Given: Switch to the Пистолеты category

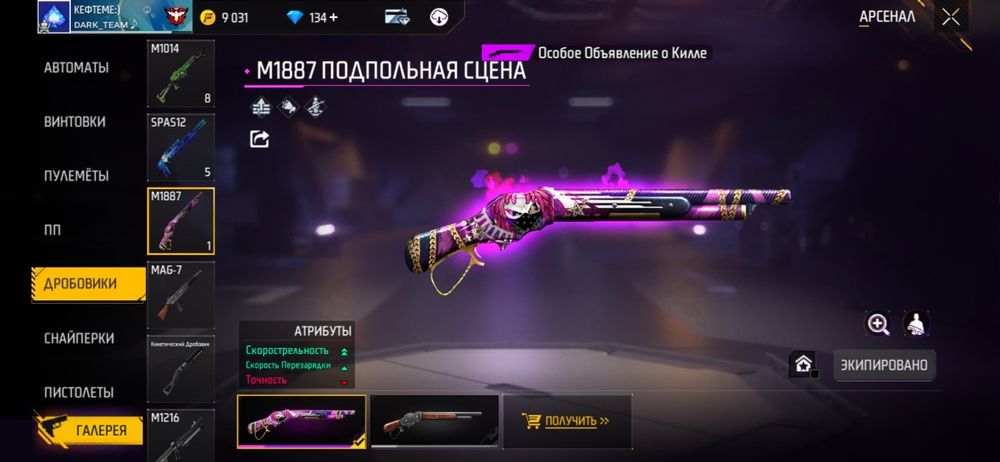Looking at the screenshot, I should [79, 392].
